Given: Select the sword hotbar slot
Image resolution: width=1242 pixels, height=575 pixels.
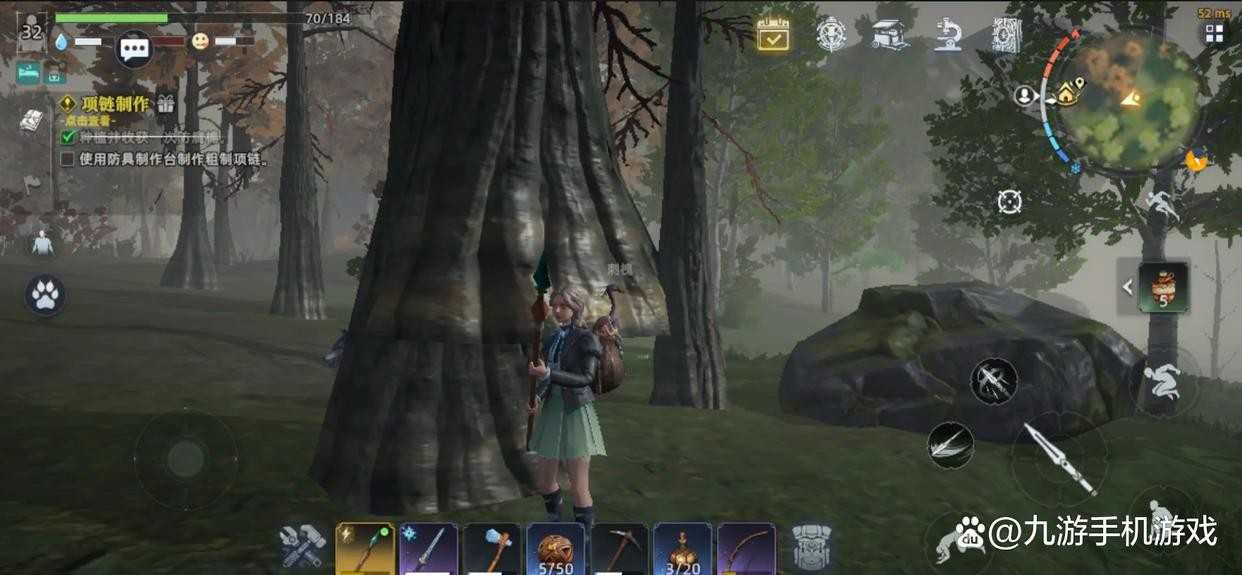Looking at the screenshot, I should 428,549.
